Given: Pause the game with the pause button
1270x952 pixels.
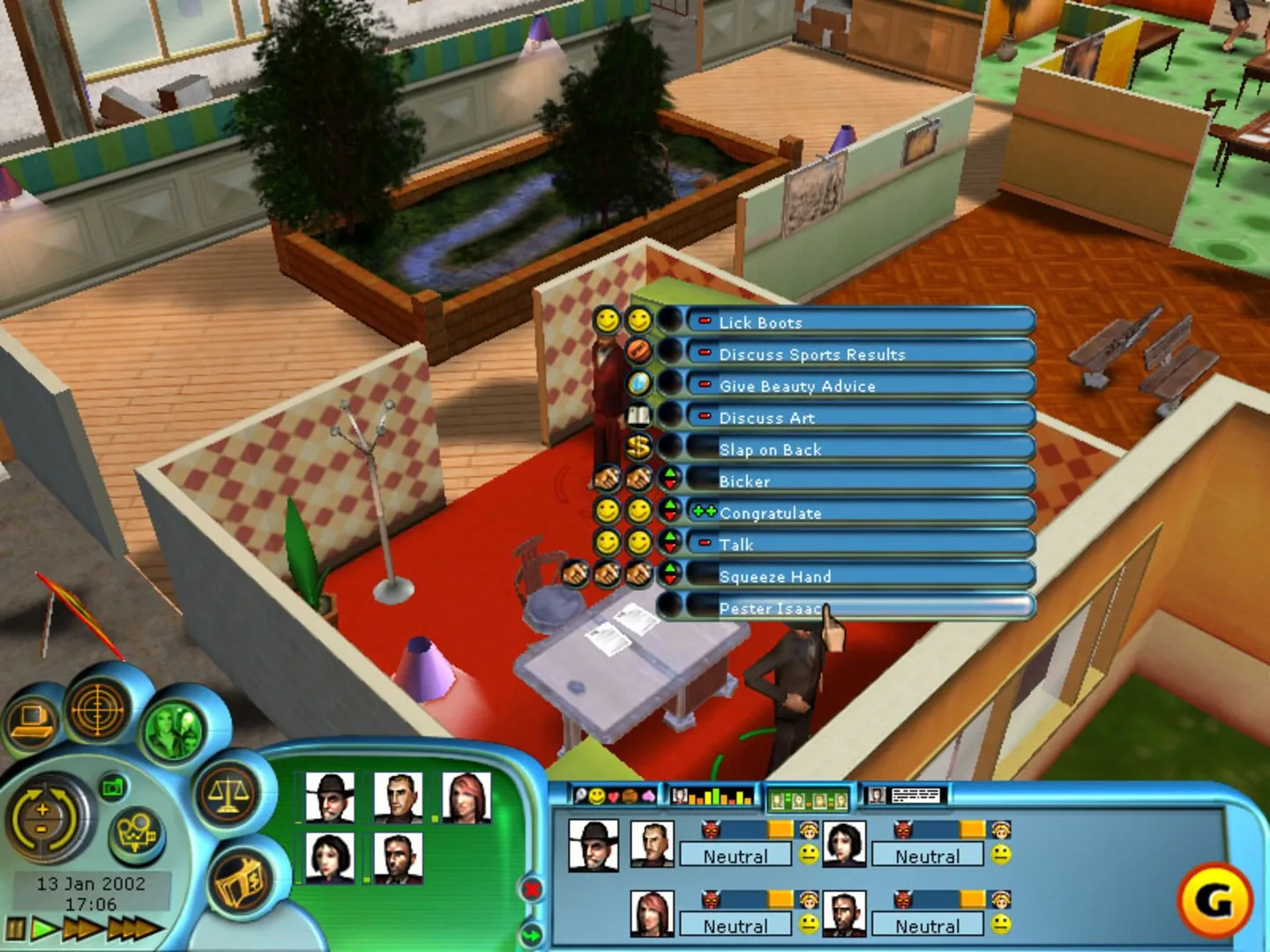Looking at the screenshot, I should (x=14, y=926).
